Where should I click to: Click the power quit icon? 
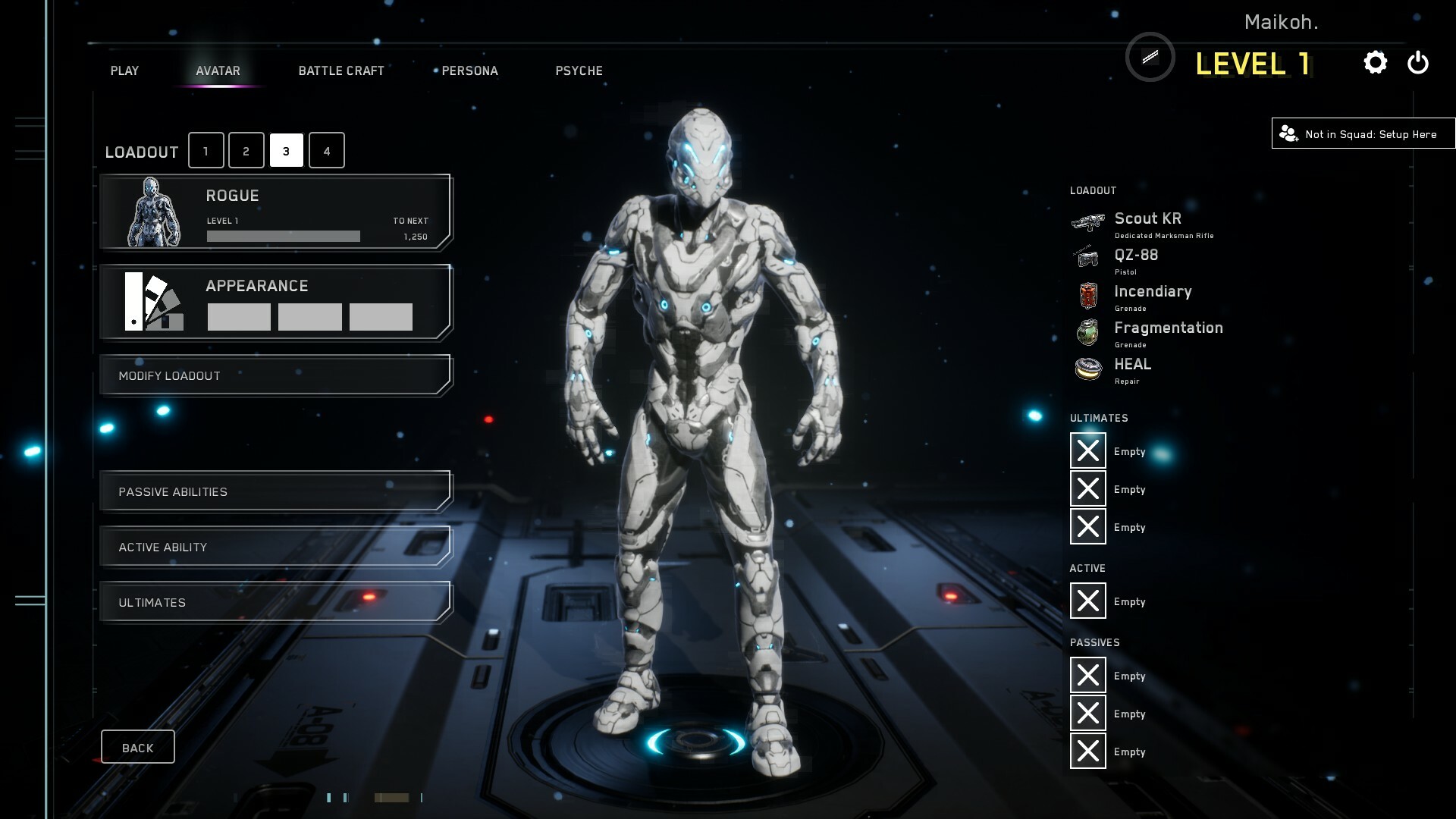click(x=1417, y=62)
